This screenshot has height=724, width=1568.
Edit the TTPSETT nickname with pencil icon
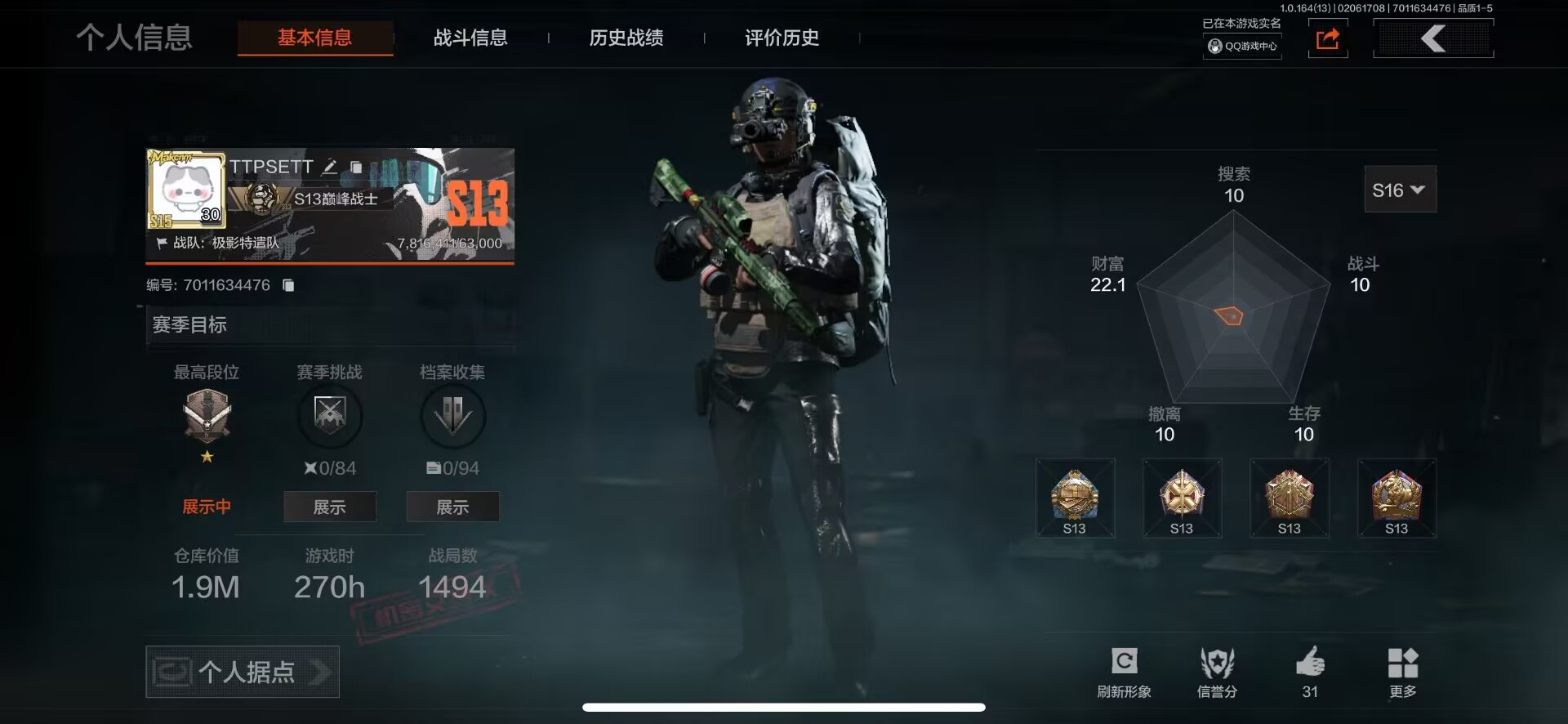point(330,167)
